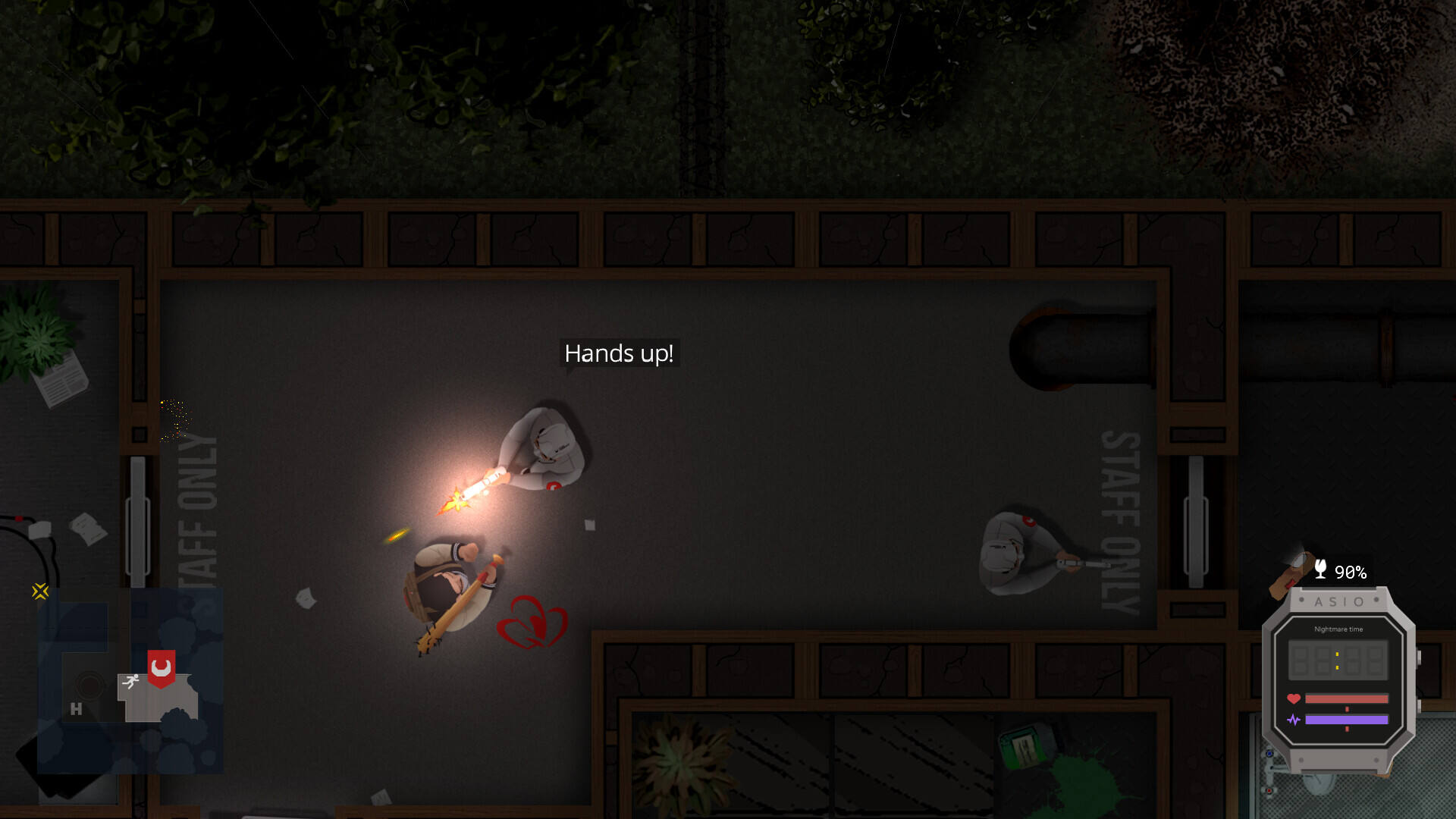This screenshot has width=1456, height=819.
Task: Click the running figure icon on minimap
Action: coord(131,681)
